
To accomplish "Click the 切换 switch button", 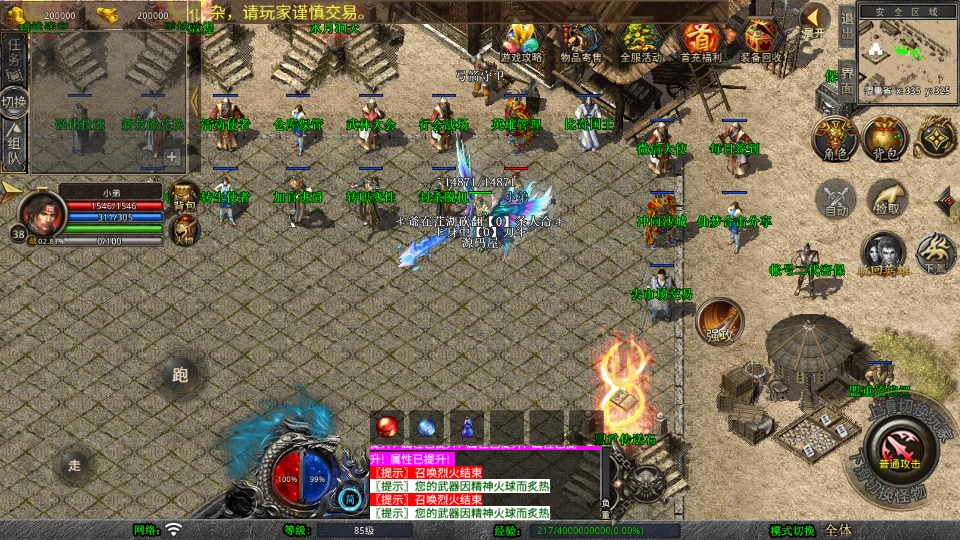I will click(x=14, y=103).
